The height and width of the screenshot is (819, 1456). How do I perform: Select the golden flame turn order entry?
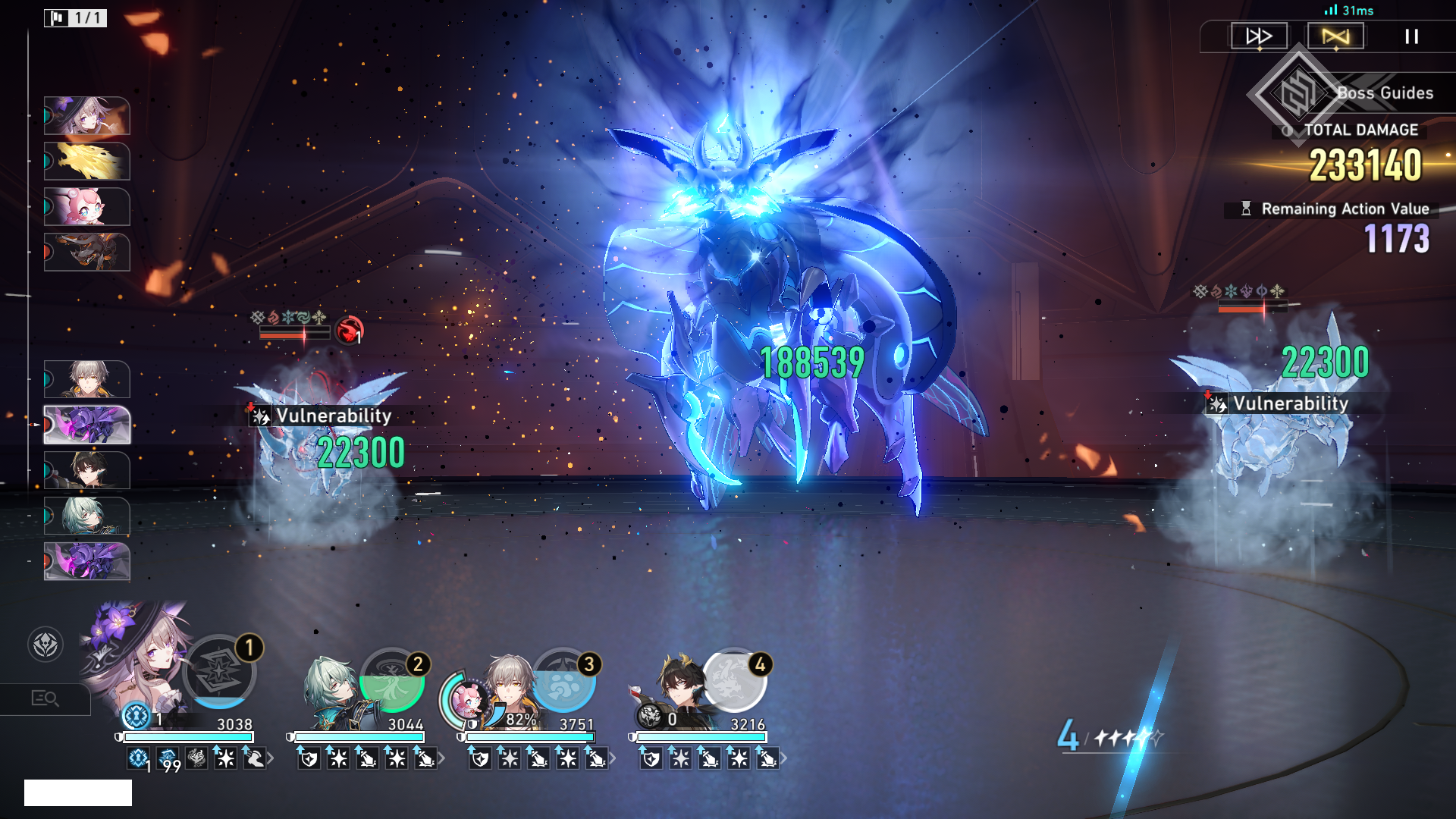point(87,162)
